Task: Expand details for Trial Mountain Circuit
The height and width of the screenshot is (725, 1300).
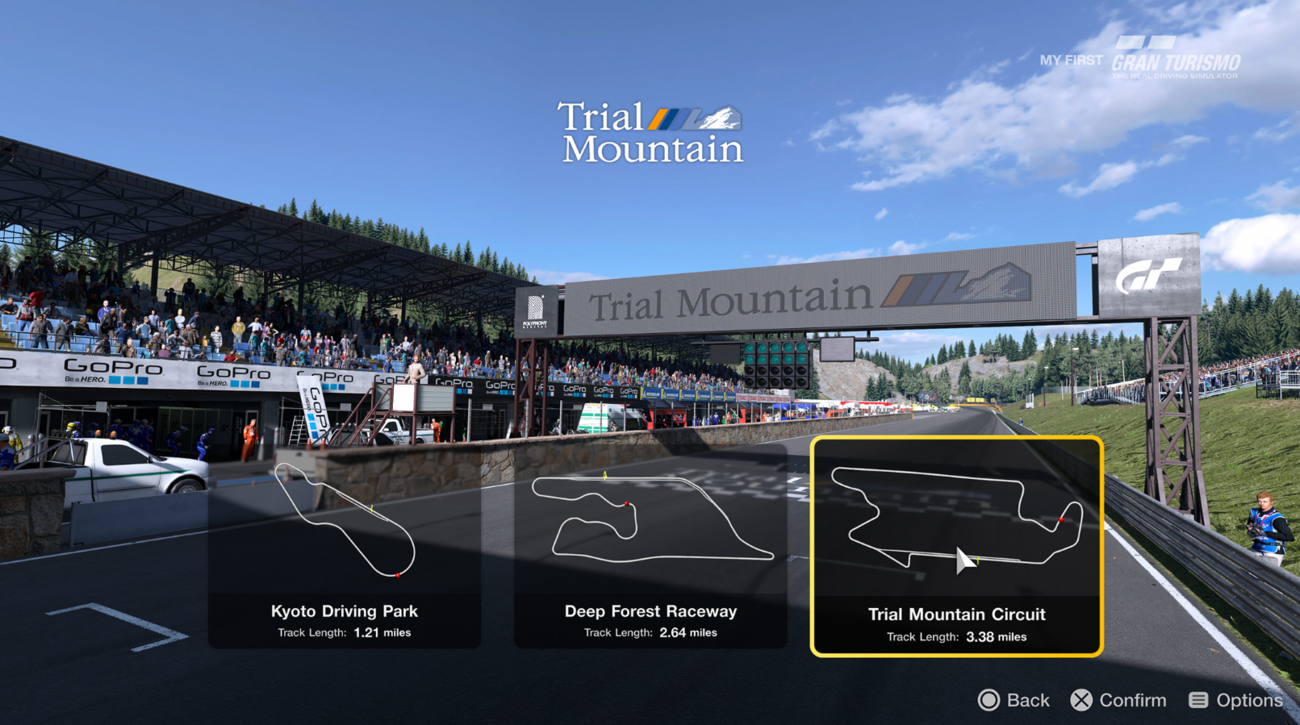Action: coord(956,613)
